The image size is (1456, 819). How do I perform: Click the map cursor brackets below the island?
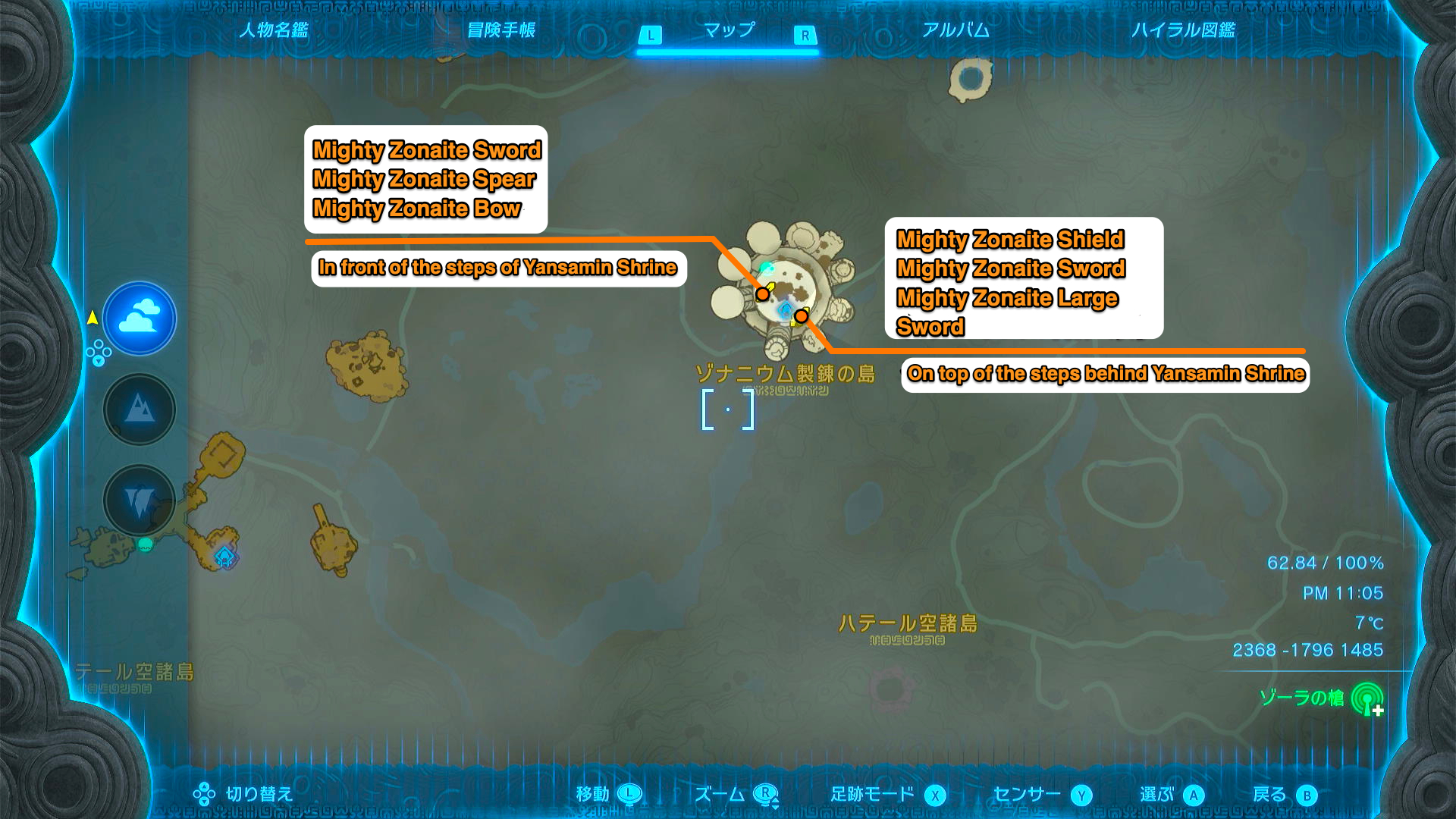(x=727, y=409)
